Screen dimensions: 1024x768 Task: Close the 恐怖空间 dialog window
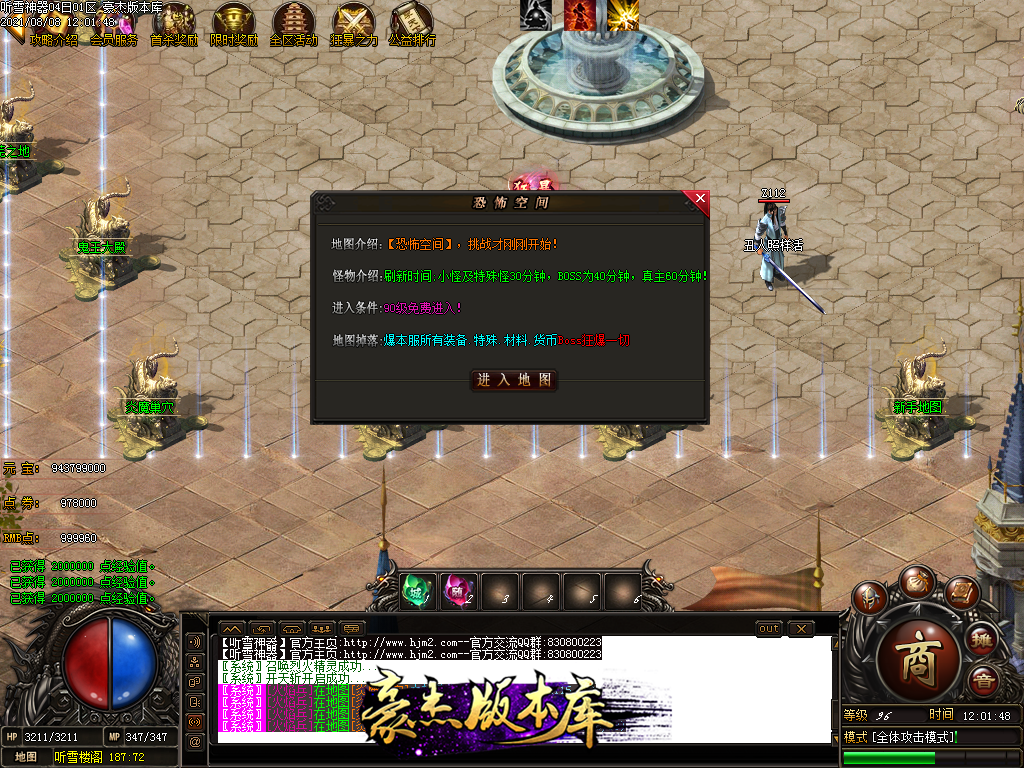pos(699,199)
